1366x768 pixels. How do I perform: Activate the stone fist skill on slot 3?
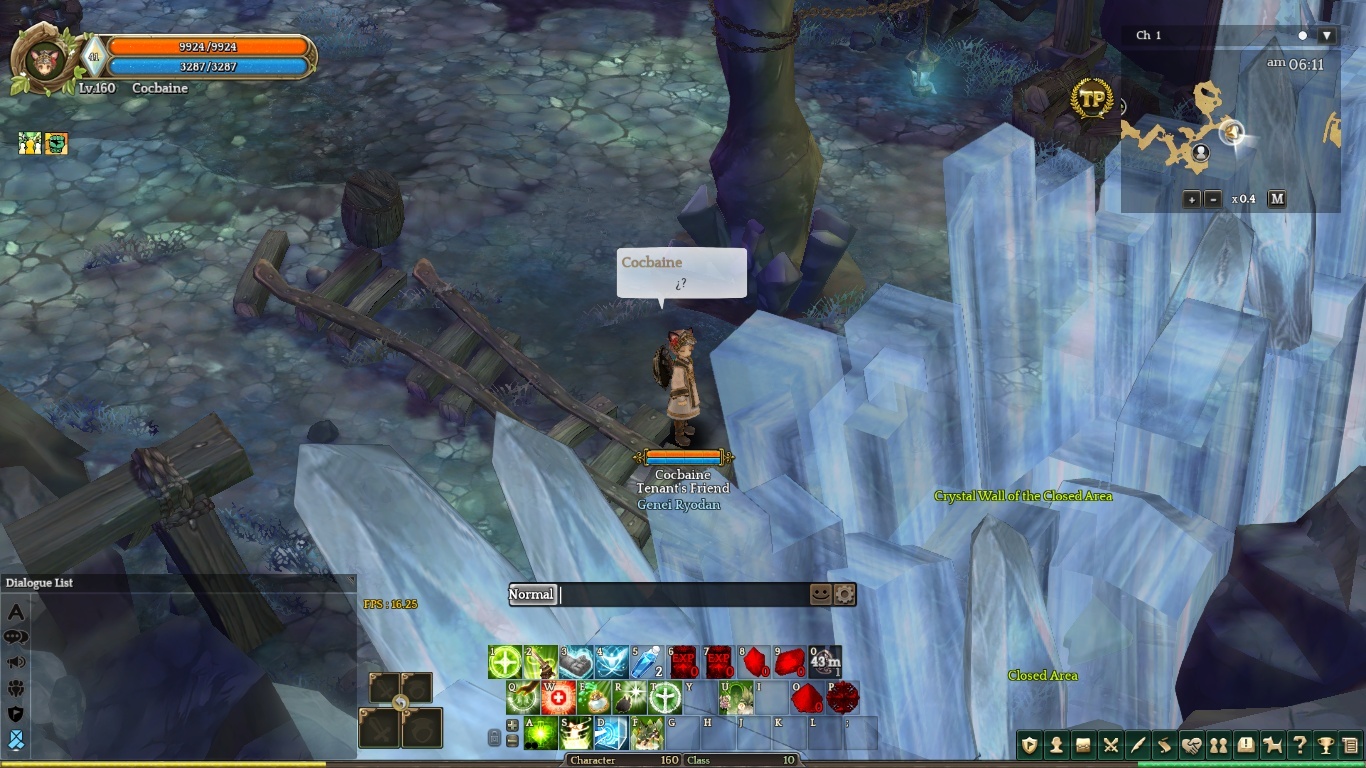click(x=575, y=662)
